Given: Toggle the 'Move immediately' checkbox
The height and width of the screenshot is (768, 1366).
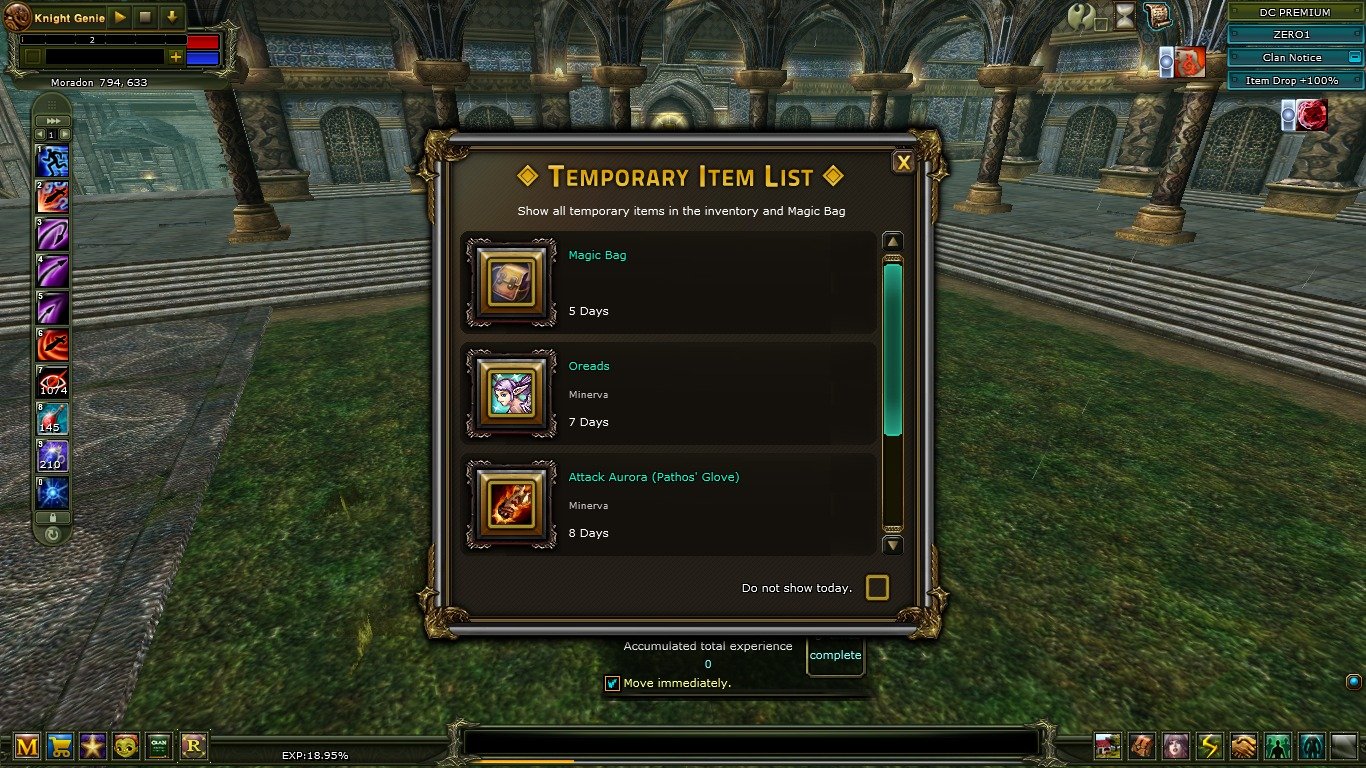Looking at the screenshot, I should click(613, 683).
